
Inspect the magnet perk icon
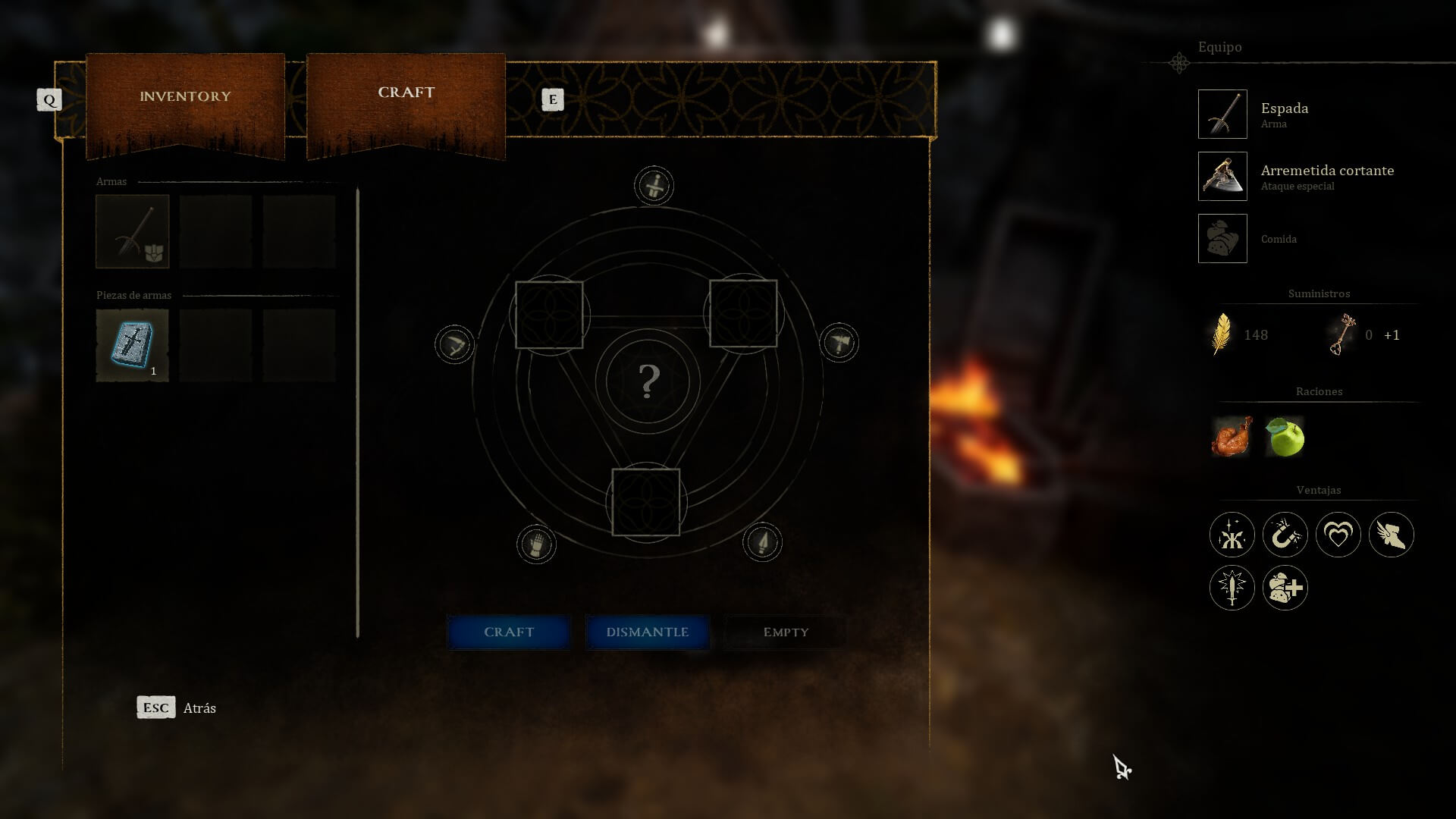(x=1285, y=535)
